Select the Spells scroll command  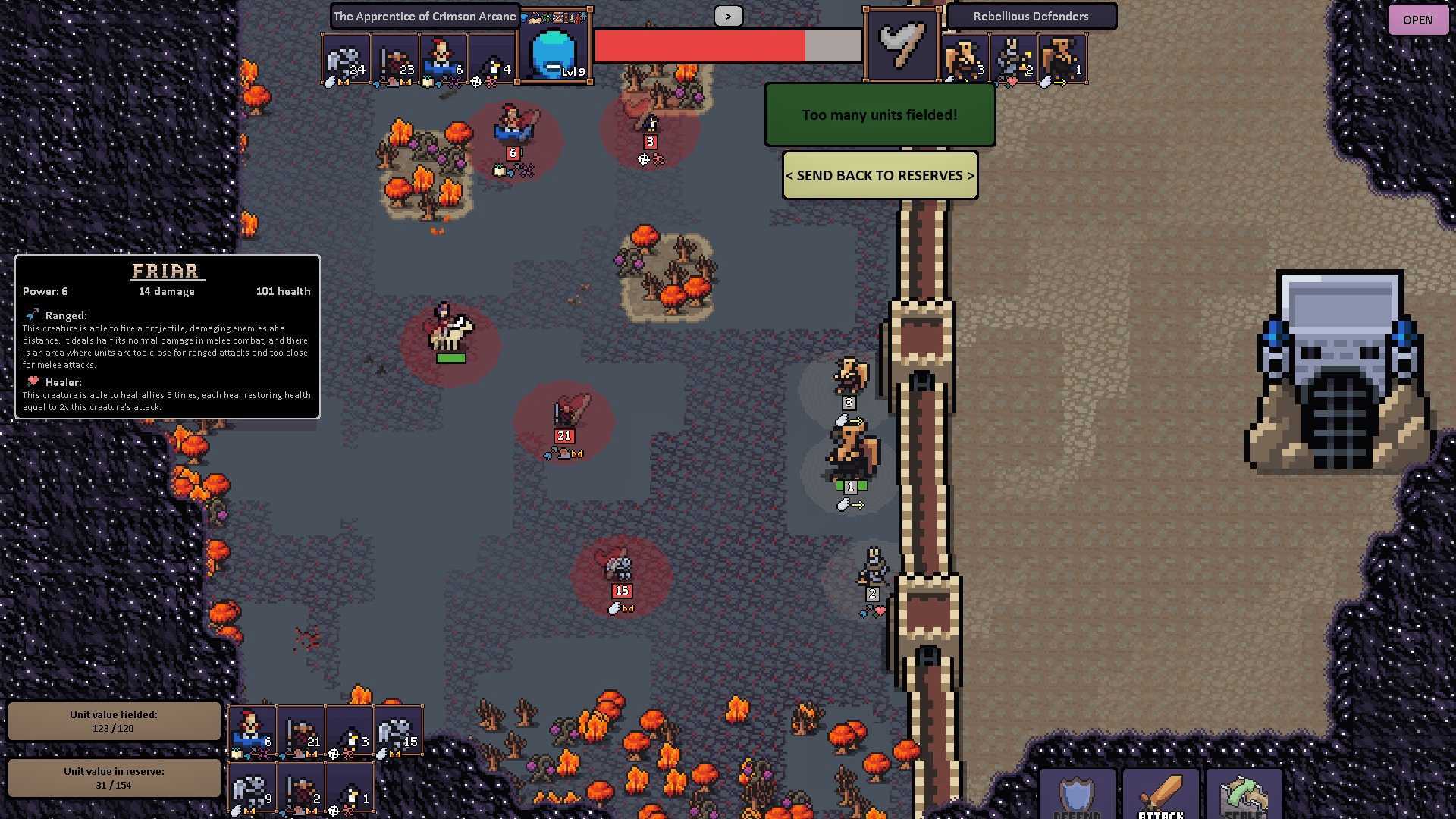[1244, 794]
